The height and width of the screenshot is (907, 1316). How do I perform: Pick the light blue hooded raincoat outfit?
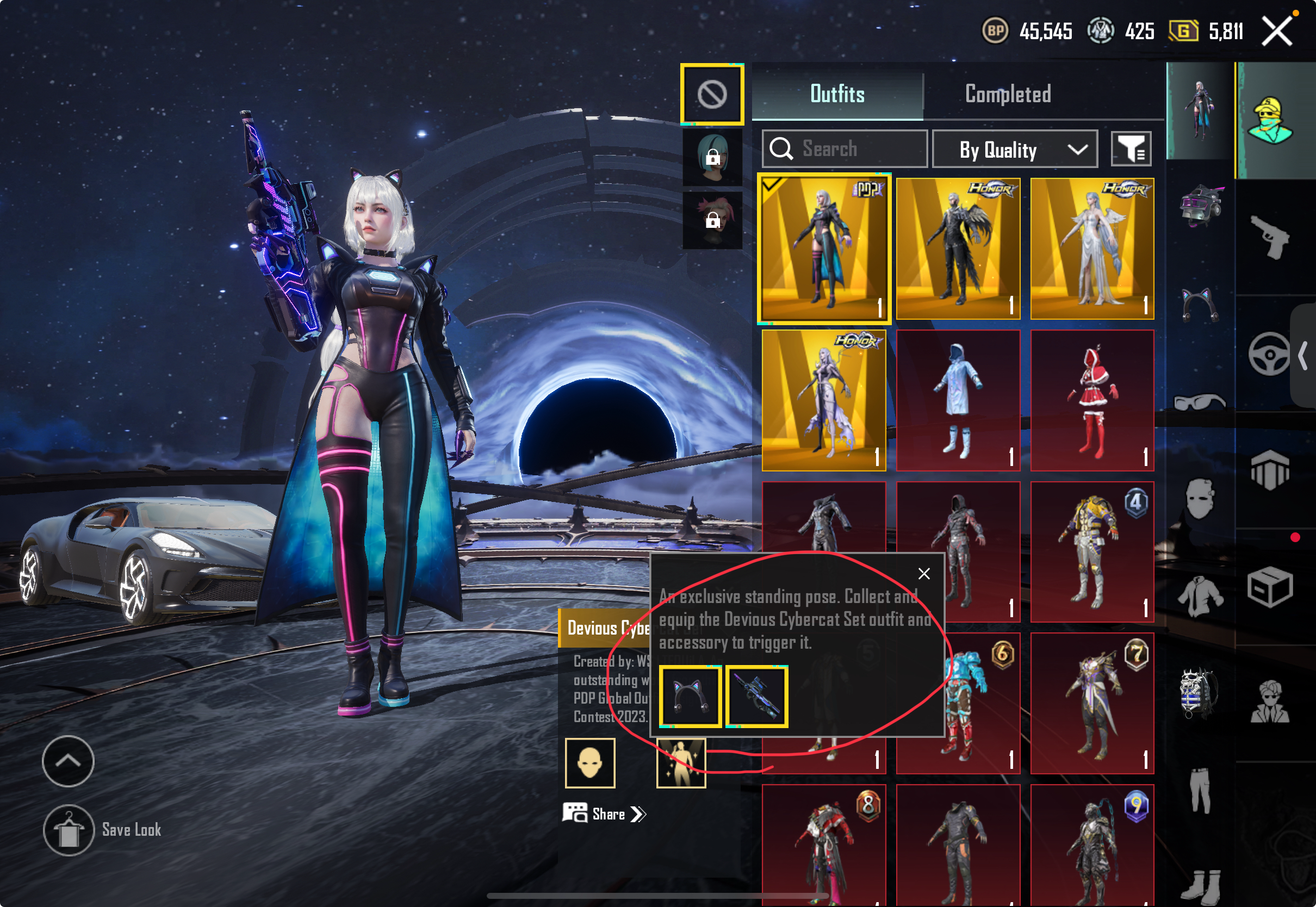pos(958,401)
